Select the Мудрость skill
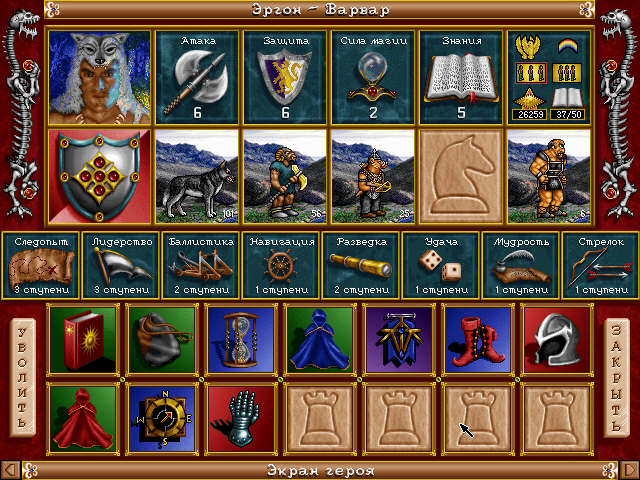The image size is (640, 480). click(520, 266)
